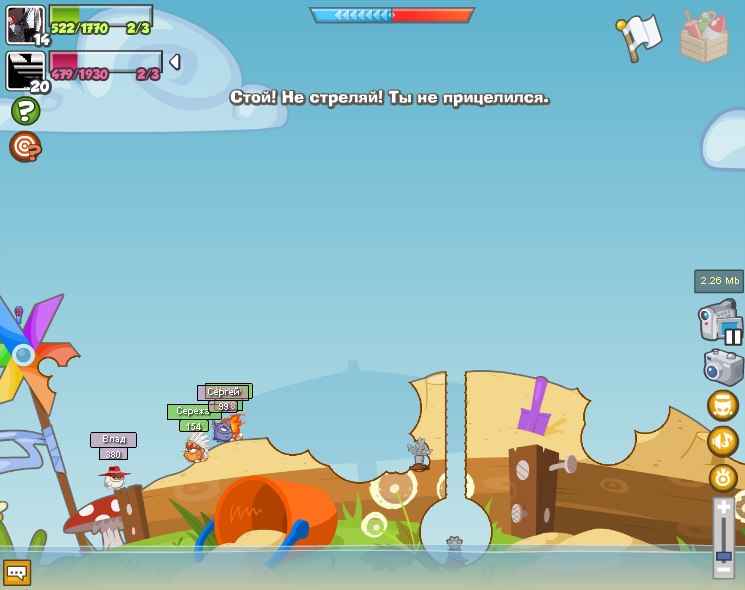Click the zoom slider's plus button
Image resolution: width=745 pixels, height=590 pixels.
(724, 508)
